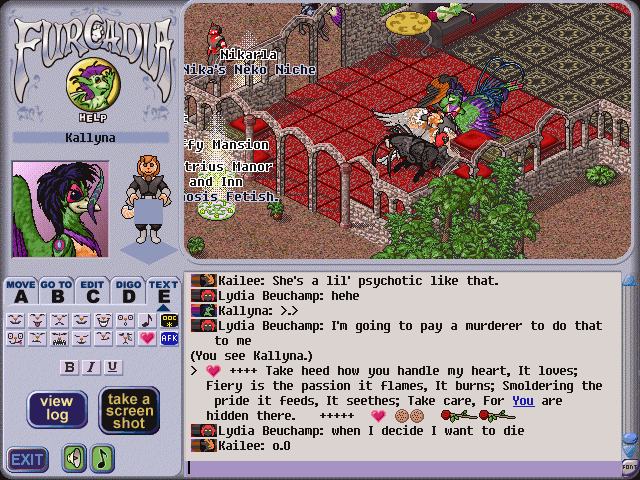The width and height of the screenshot is (640, 480).
Task: Apply bold text formatting
Action: click(70, 367)
